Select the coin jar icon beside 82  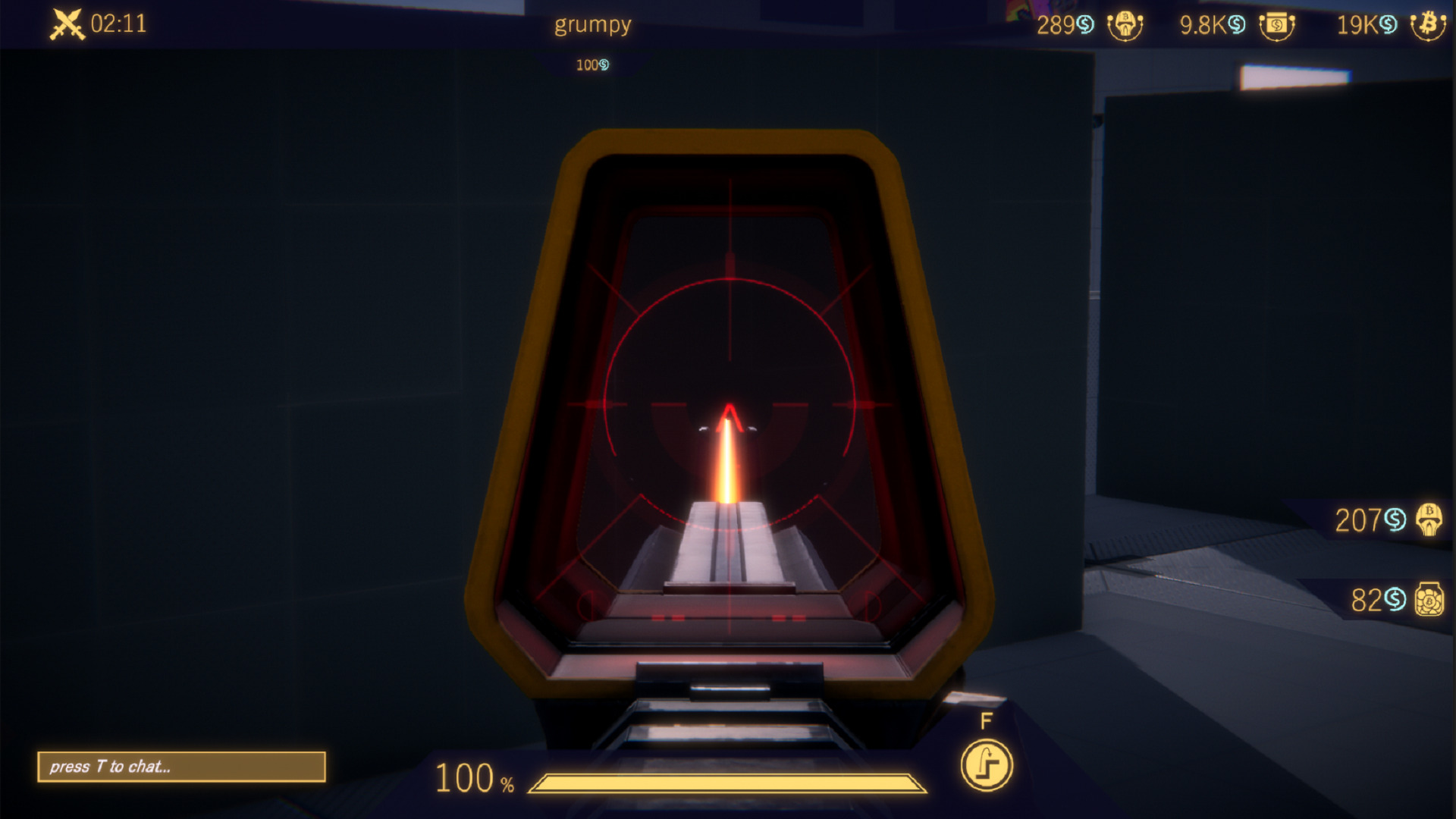1429,600
